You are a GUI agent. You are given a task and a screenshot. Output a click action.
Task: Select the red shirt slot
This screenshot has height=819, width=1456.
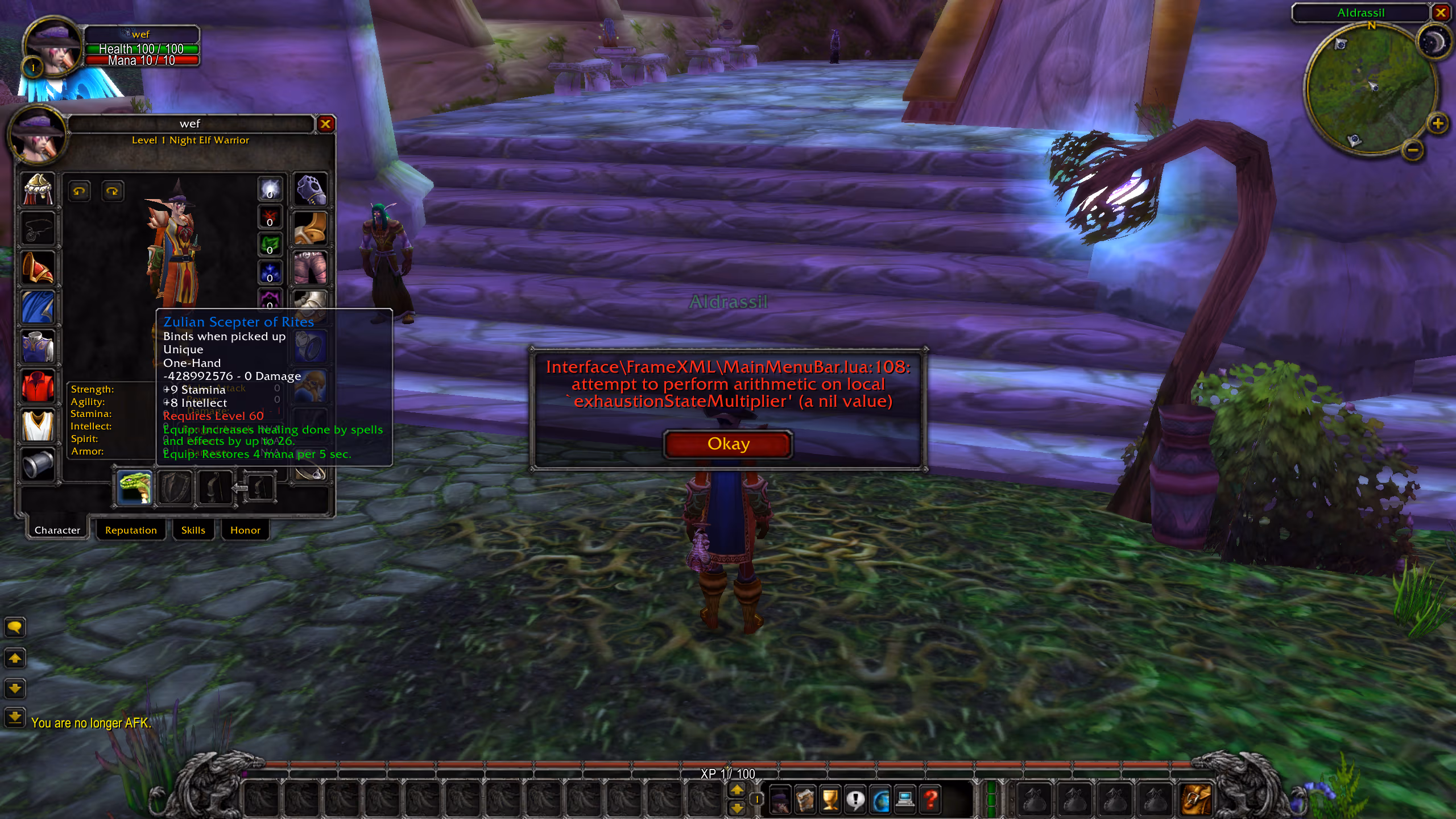[x=38, y=386]
